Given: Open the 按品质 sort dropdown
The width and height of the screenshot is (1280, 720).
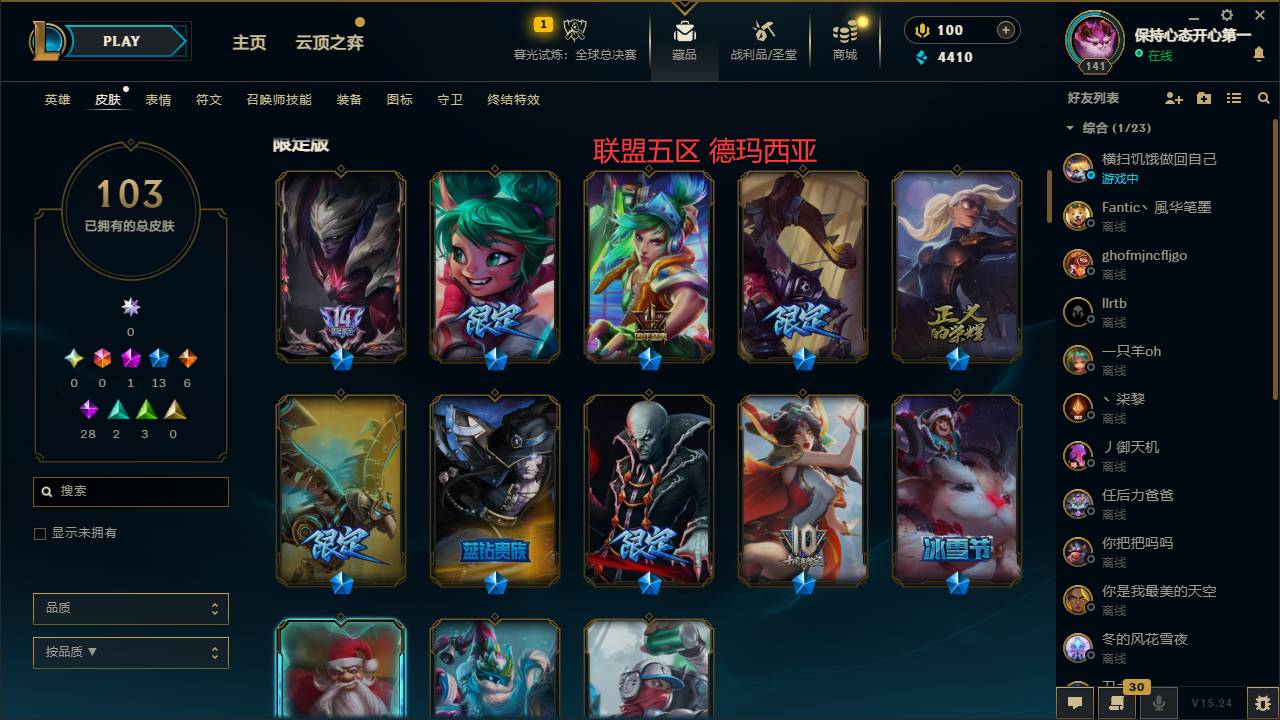Looking at the screenshot, I should (x=130, y=652).
